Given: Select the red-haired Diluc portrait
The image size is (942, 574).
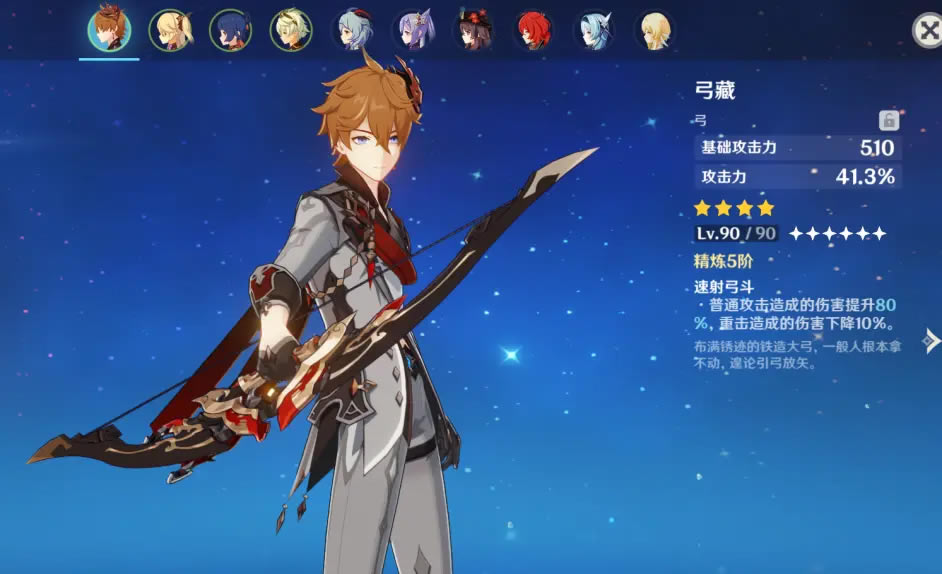Looking at the screenshot, I should click(534, 30).
